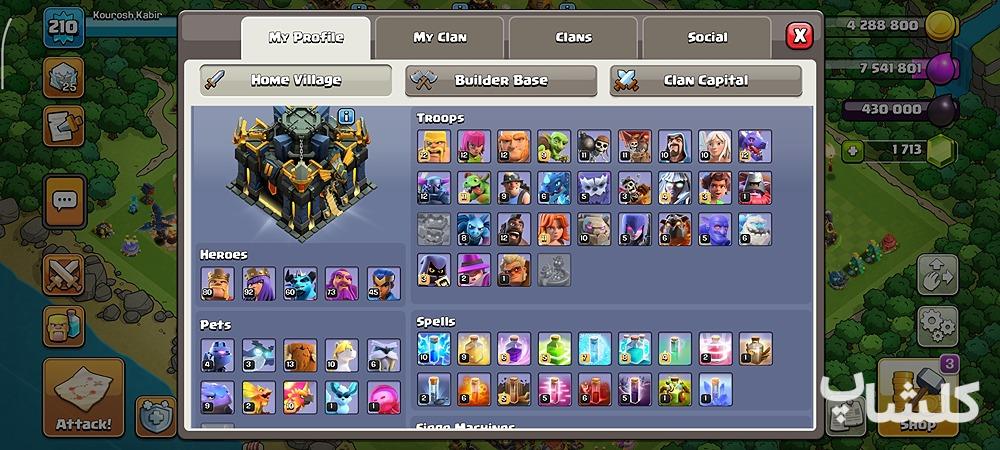Show the Home Village profile
Viewport: 1000px width, 450px height.
296,80
